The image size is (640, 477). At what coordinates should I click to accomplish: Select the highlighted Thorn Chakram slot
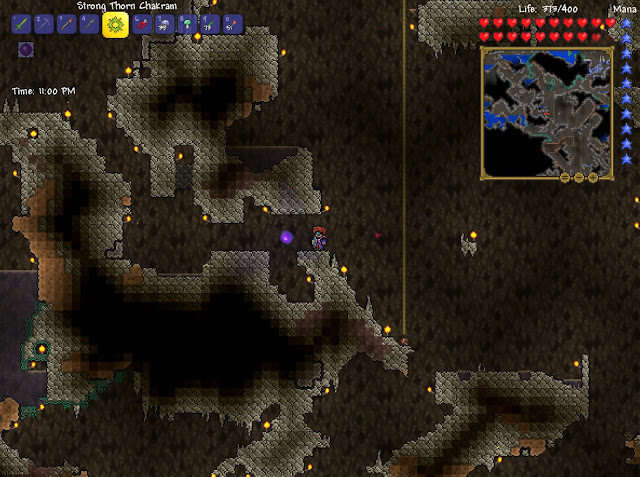[114, 24]
